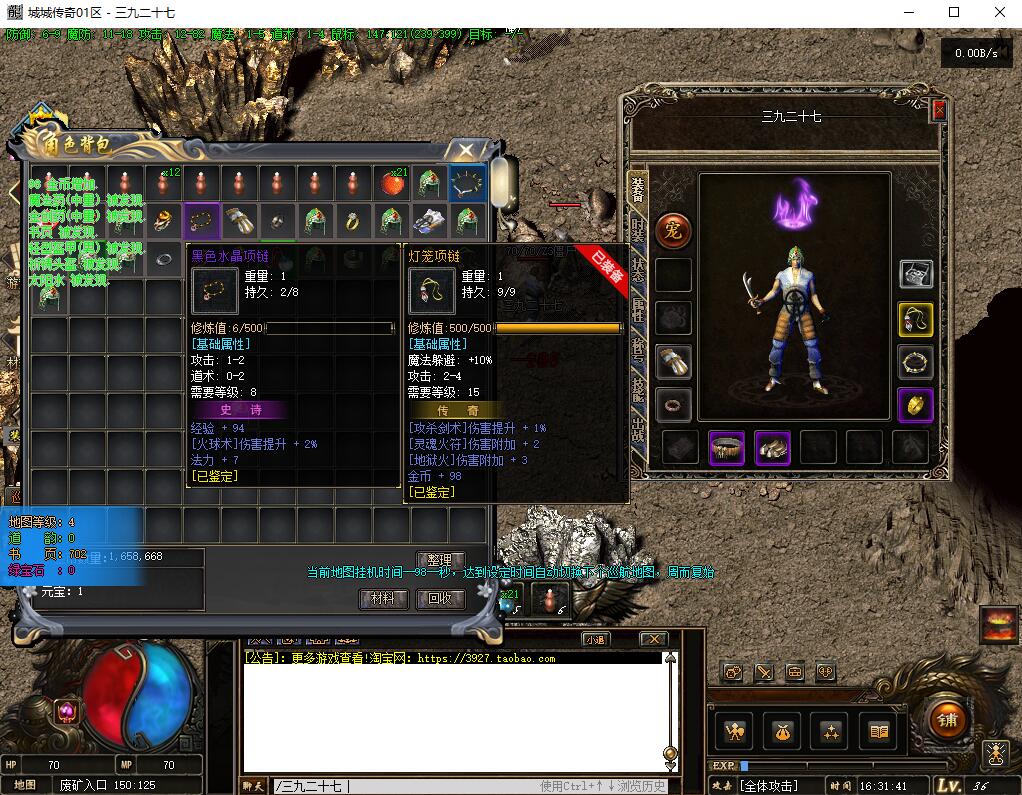This screenshot has height=795, width=1022.
Task: Click the 回收 recycle button
Action: point(440,598)
